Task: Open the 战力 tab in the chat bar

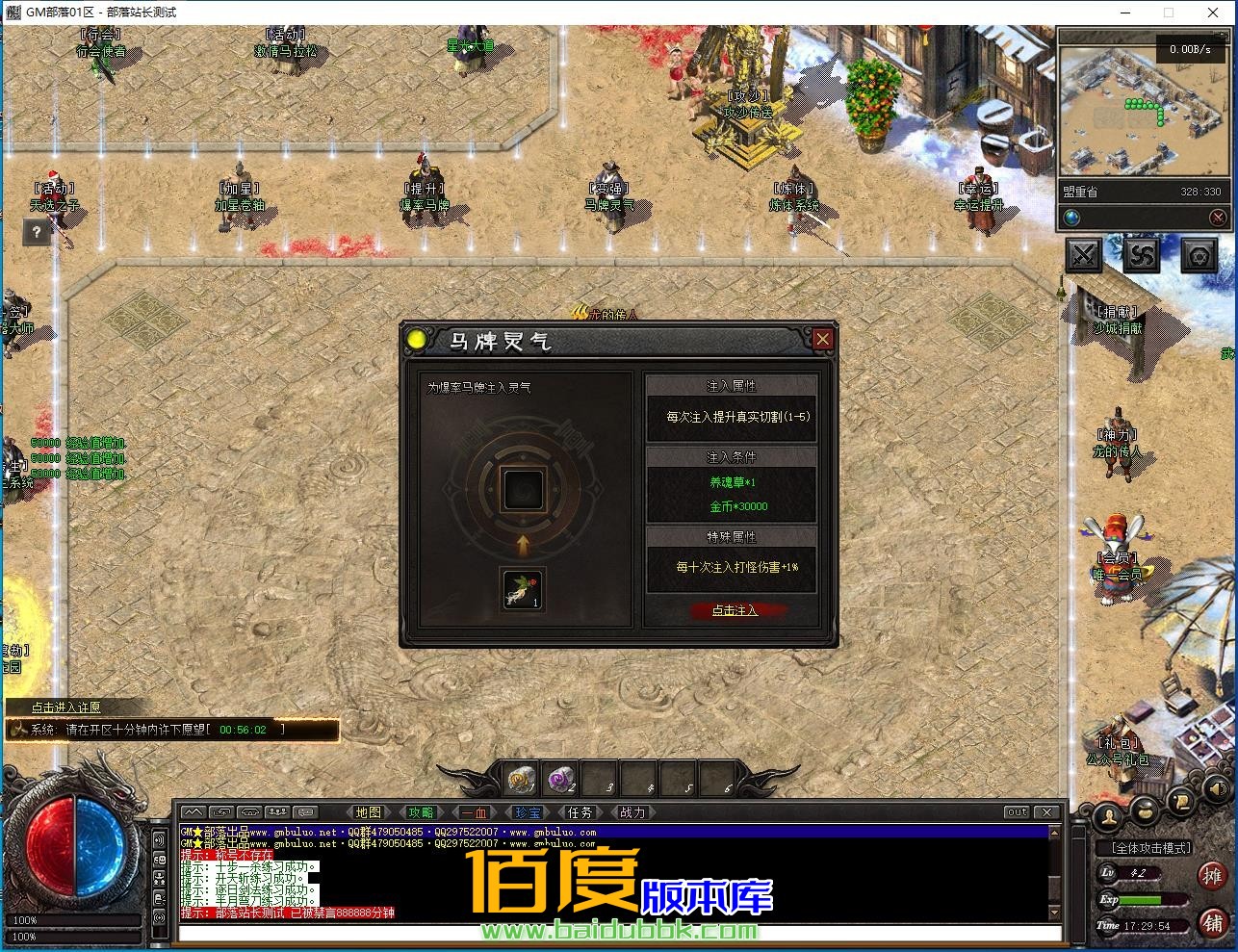Action: [632, 811]
